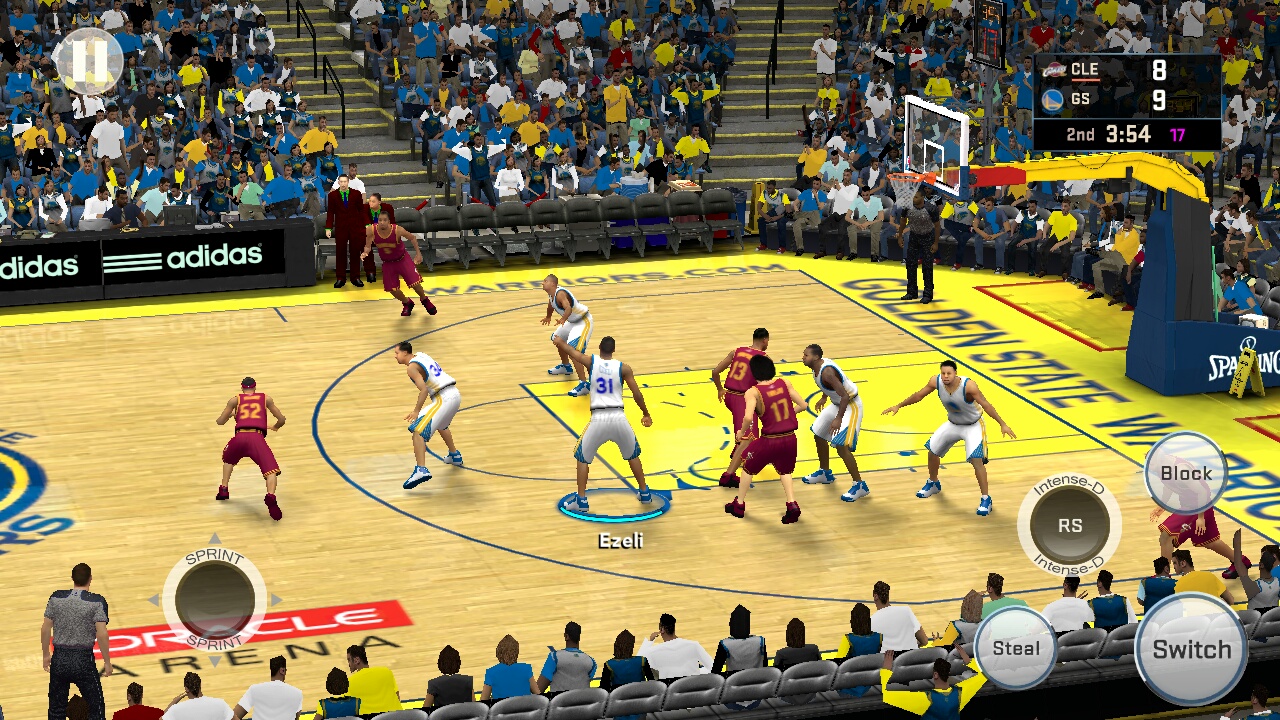Viewport: 1280px width, 720px height.
Task: Tap the Steal button
Action: tap(1015, 648)
